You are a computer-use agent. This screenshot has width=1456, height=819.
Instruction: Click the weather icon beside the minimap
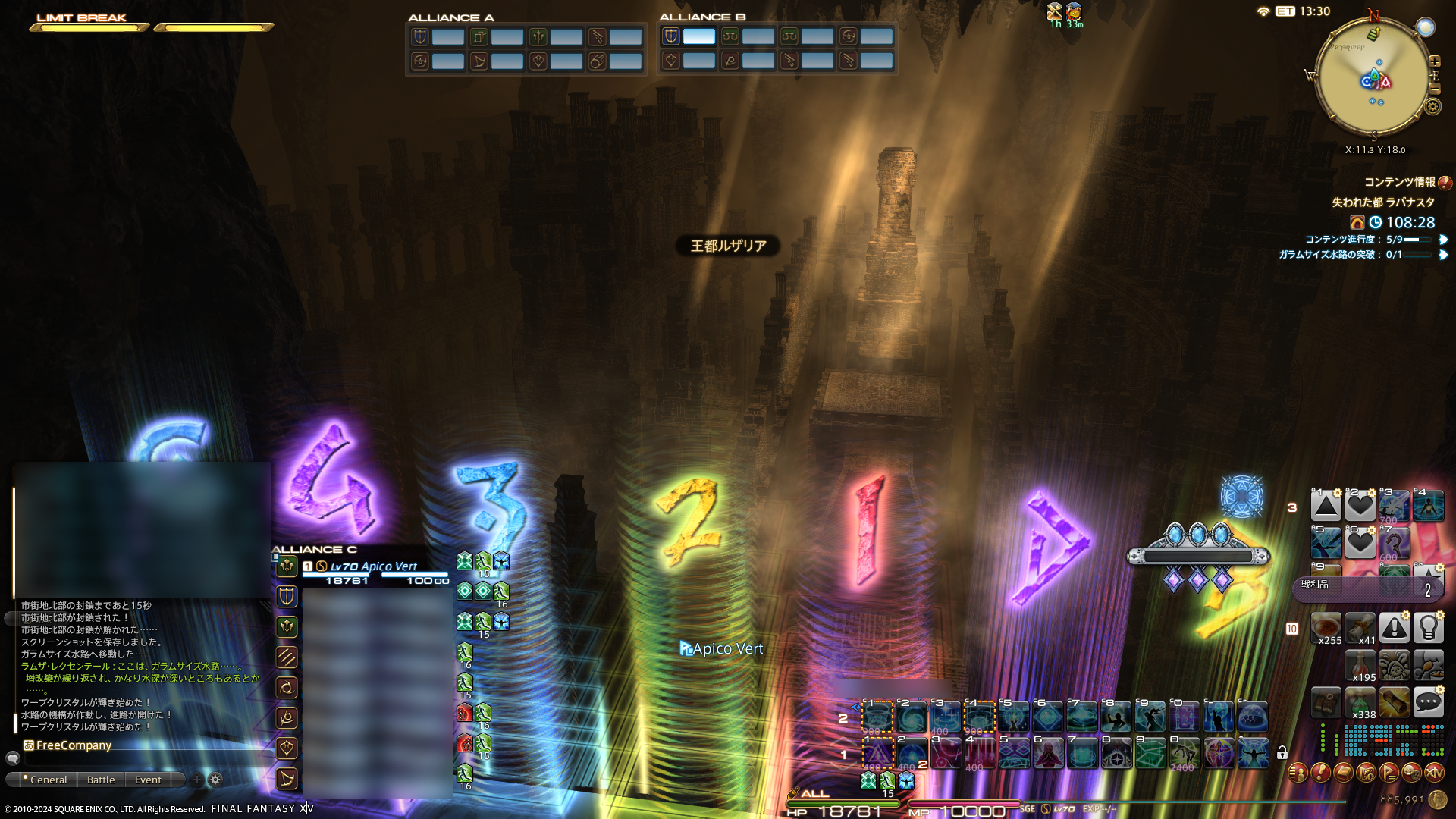1426,27
